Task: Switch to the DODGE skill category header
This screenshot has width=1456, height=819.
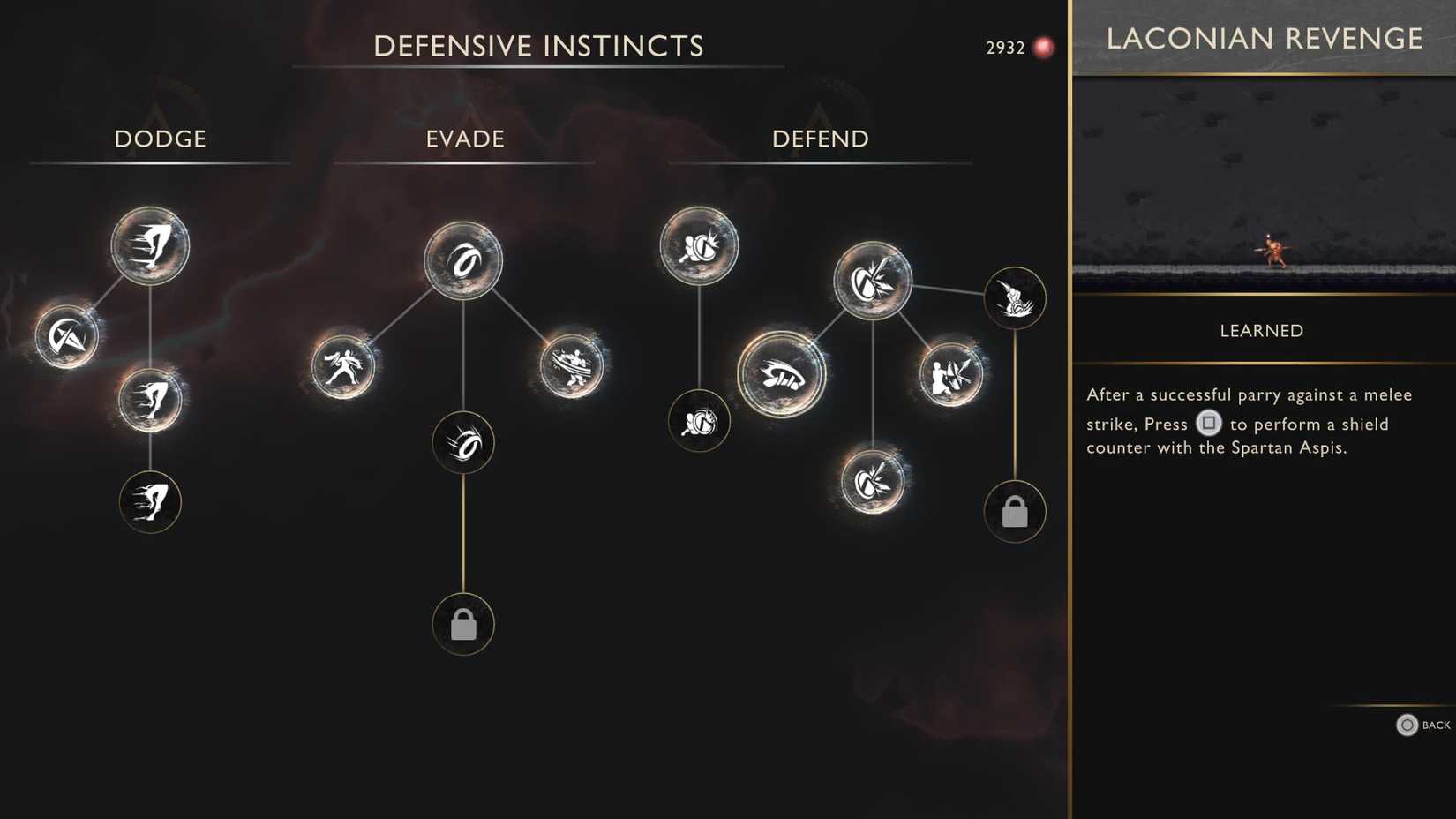Action: [x=160, y=139]
